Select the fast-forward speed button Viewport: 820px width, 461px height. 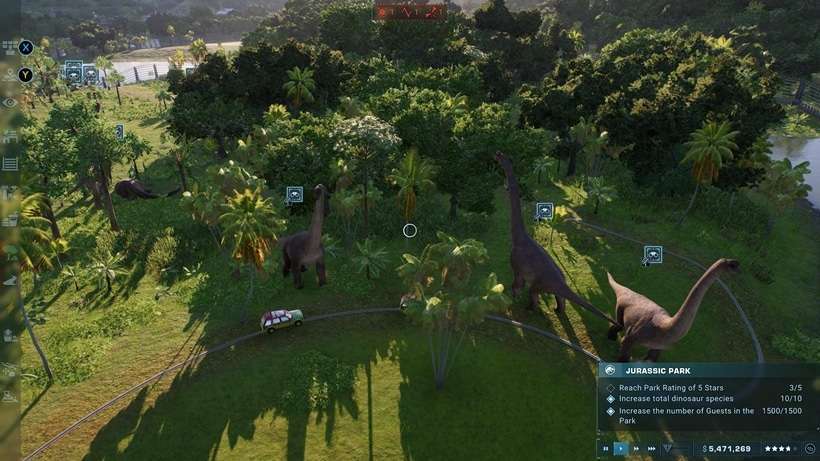click(x=636, y=449)
